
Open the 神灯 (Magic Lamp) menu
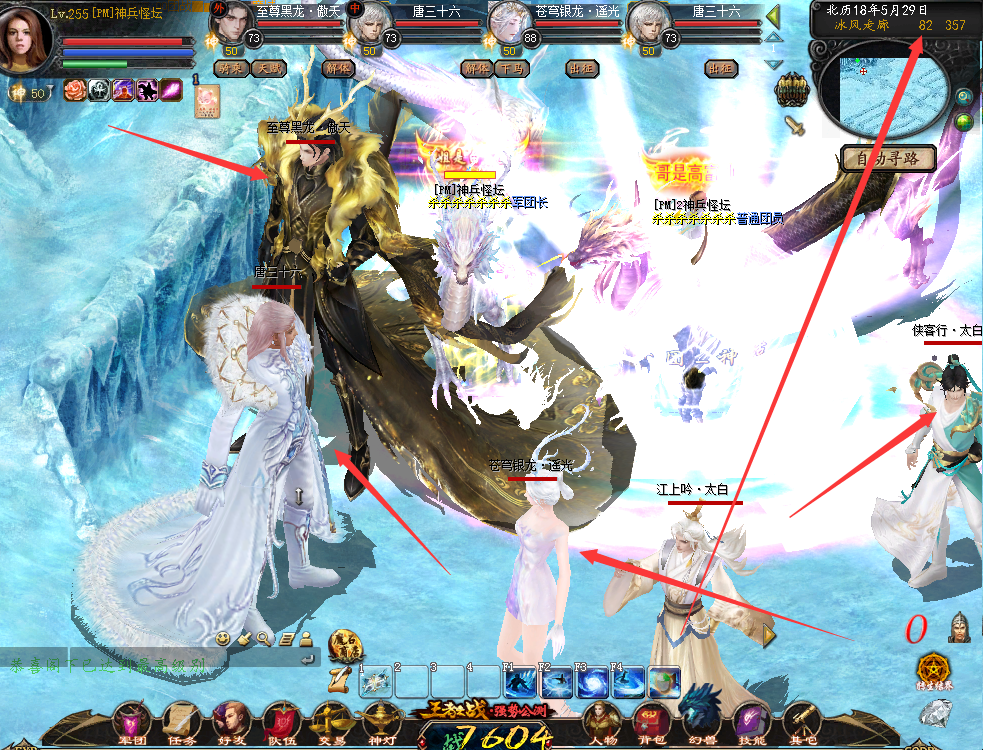[x=381, y=720]
